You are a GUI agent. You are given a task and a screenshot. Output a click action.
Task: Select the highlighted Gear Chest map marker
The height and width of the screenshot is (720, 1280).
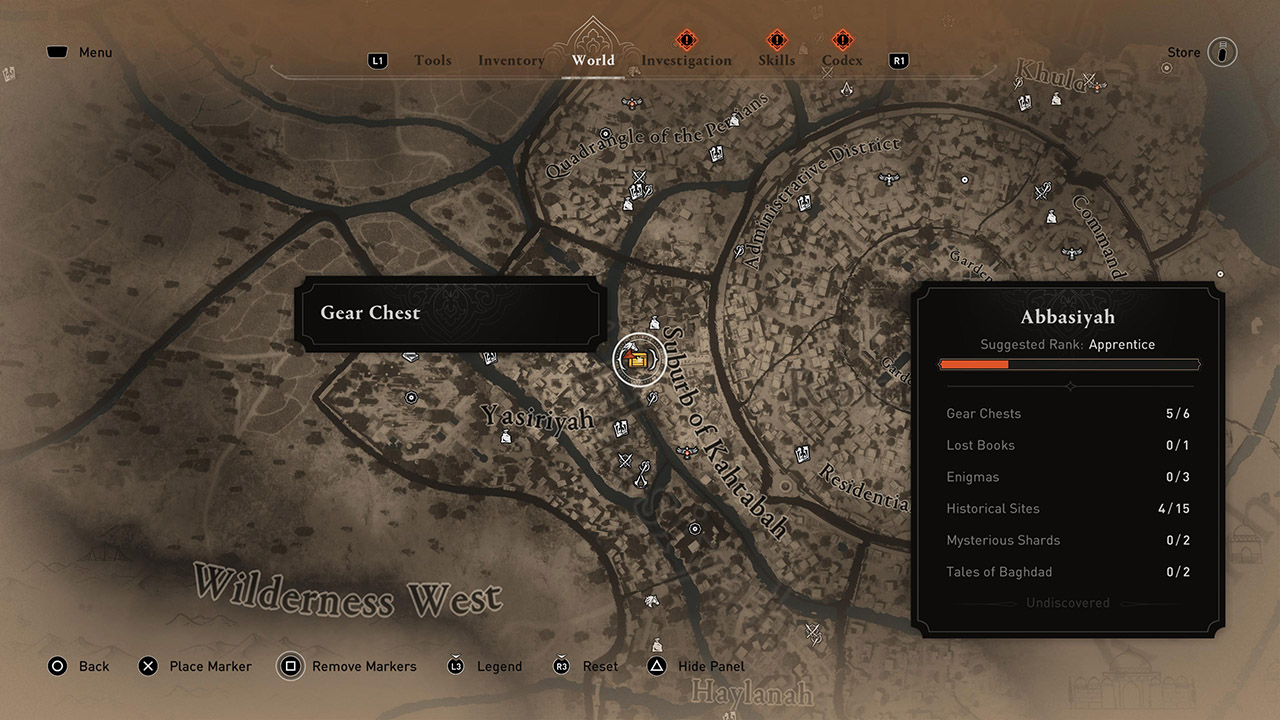639,360
